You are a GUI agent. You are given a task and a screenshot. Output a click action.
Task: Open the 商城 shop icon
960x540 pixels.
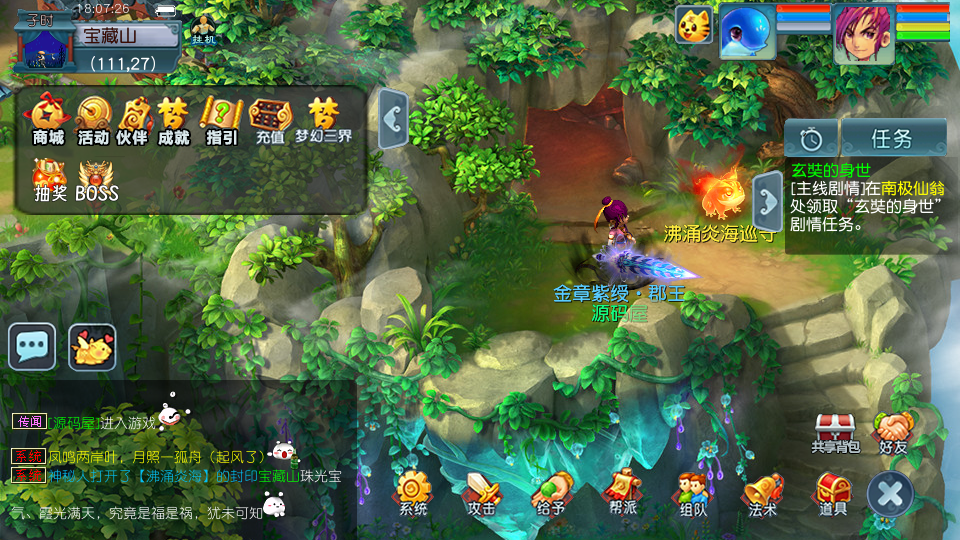click(x=48, y=119)
